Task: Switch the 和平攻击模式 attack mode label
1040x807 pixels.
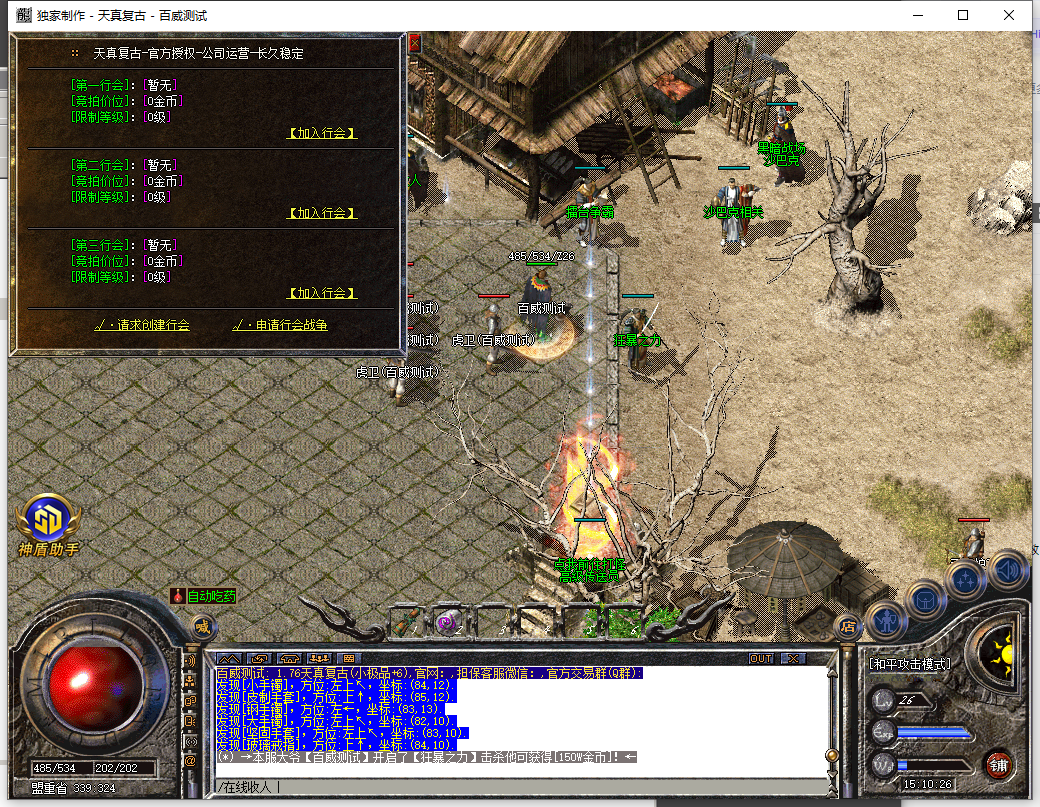Action: (909, 664)
